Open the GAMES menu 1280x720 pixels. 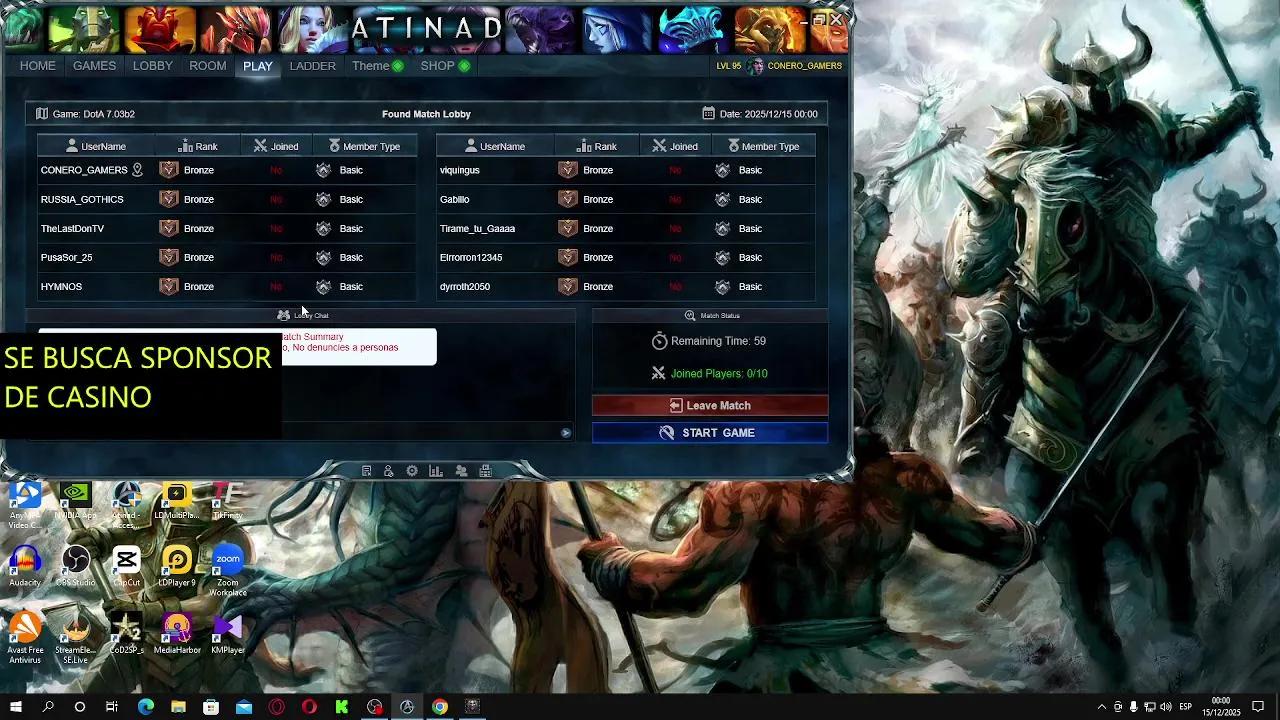click(94, 65)
